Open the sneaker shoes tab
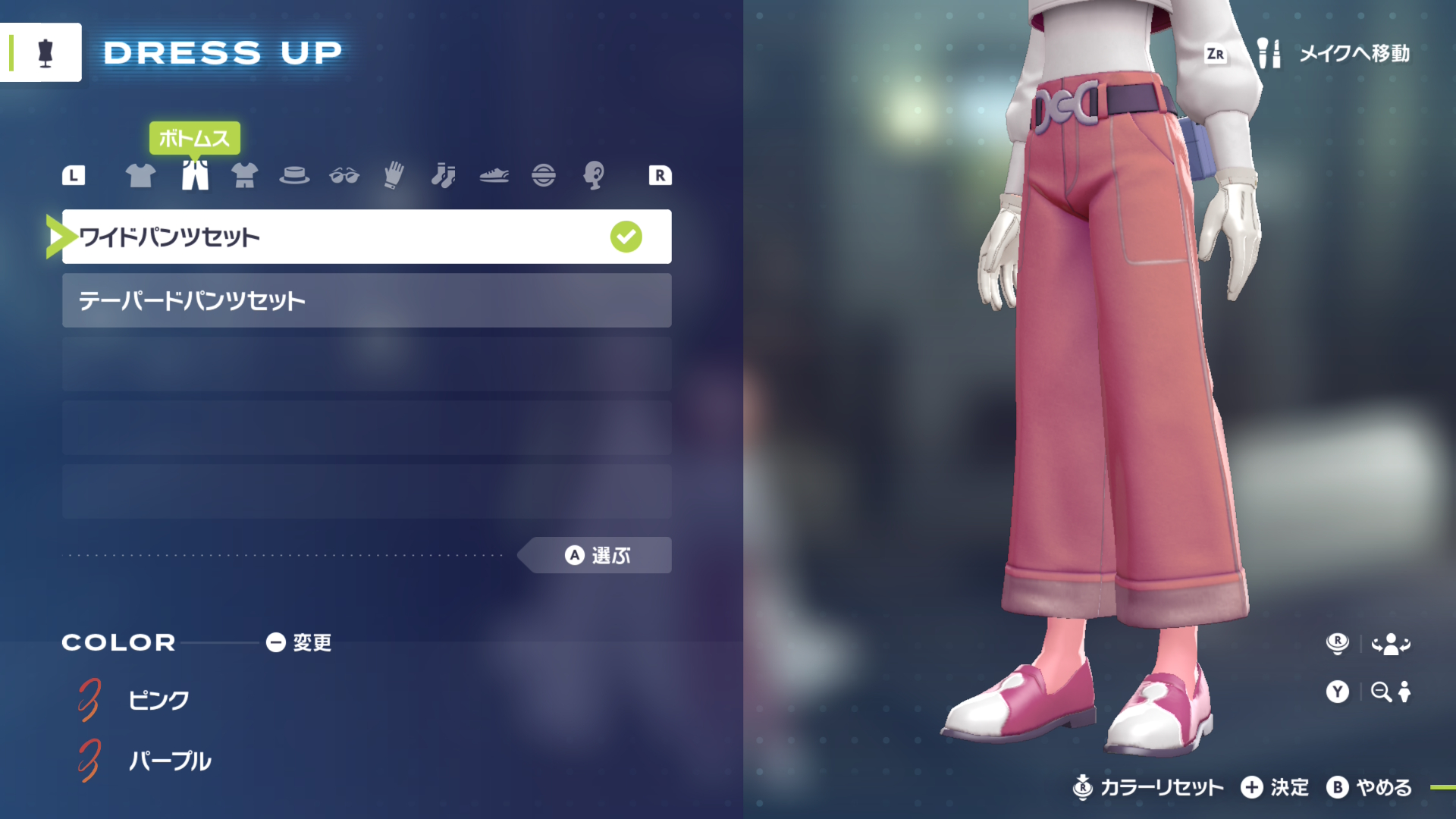The height and width of the screenshot is (819, 1456). coord(494,175)
